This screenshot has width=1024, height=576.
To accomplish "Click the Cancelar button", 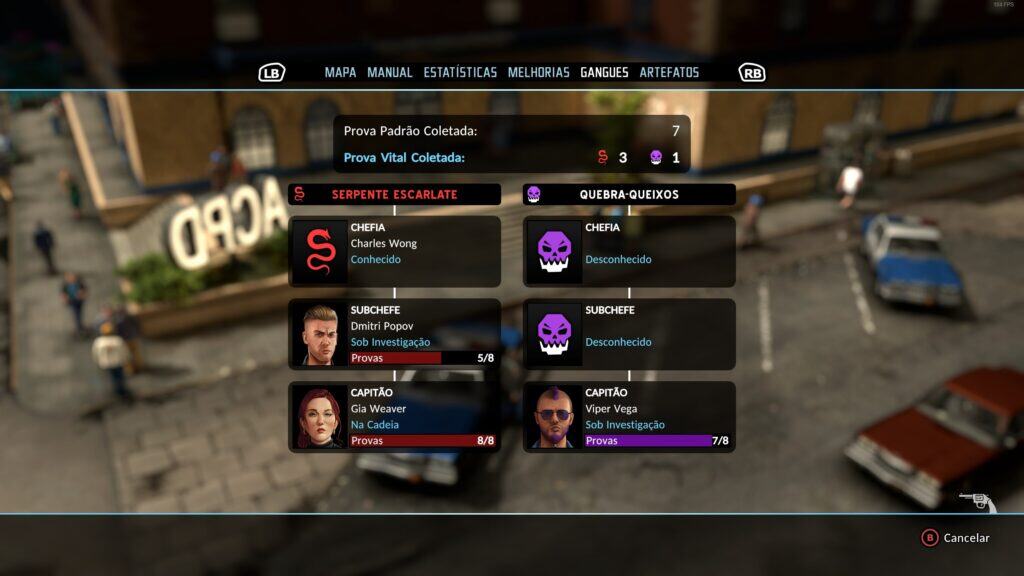I will 956,538.
